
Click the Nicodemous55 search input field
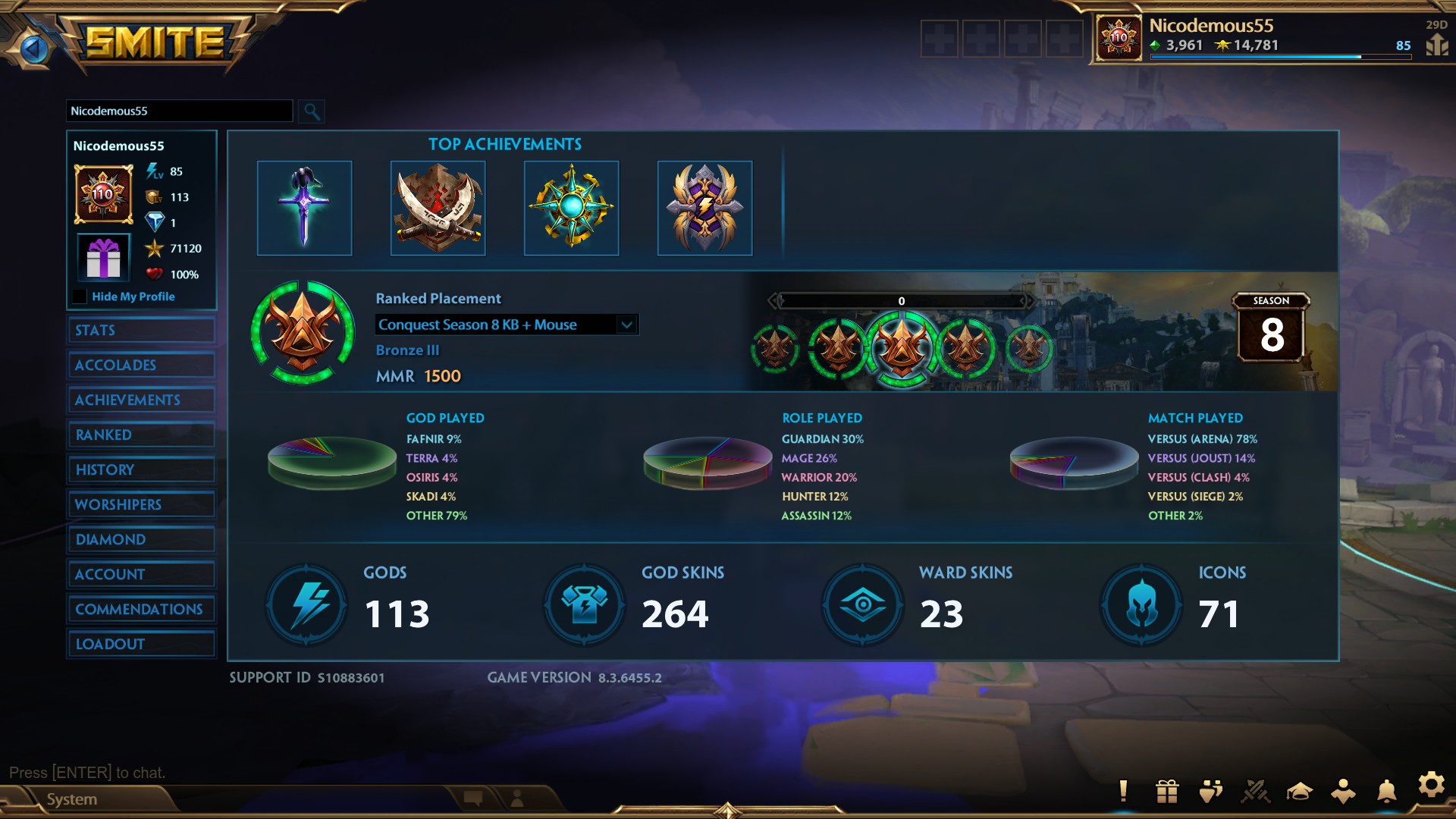click(178, 111)
